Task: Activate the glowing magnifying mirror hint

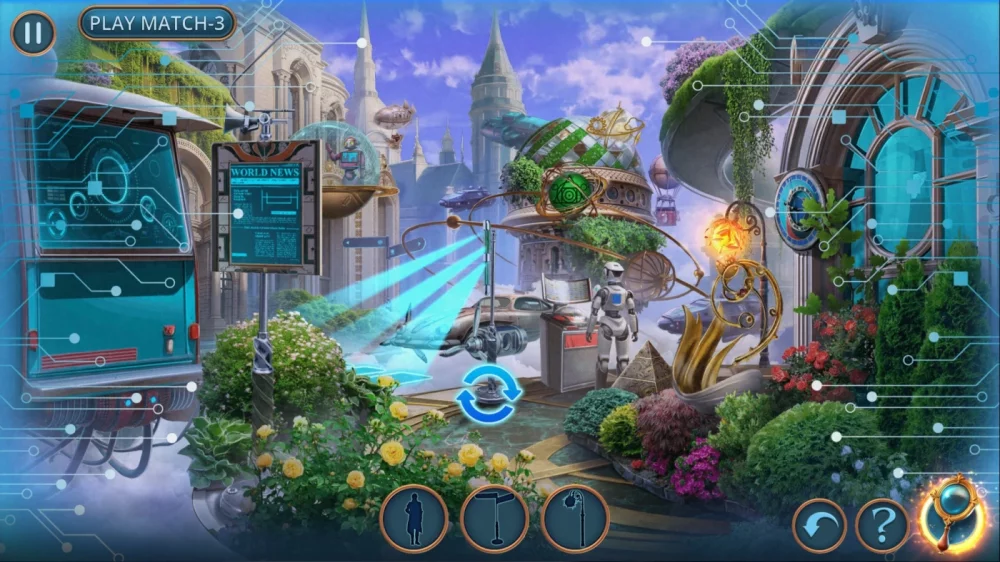Action: pyautogui.click(x=955, y=512)
